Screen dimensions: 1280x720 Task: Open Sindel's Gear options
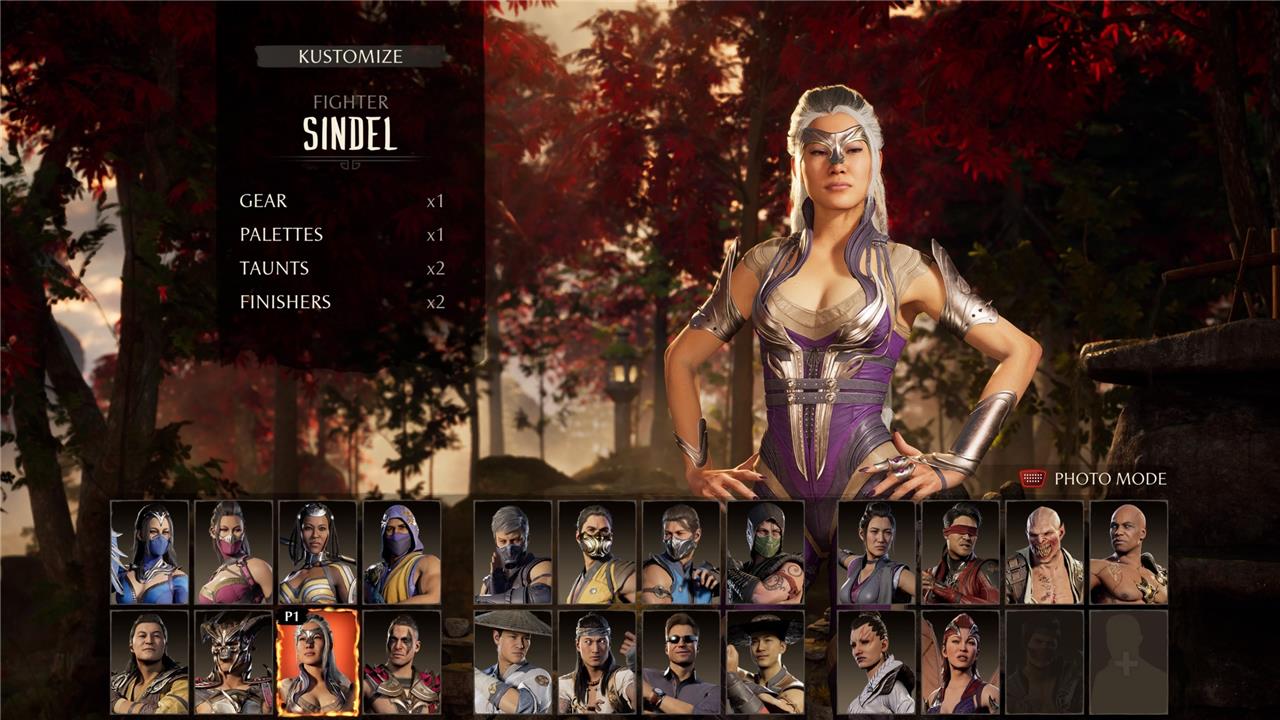click(263, 201)
